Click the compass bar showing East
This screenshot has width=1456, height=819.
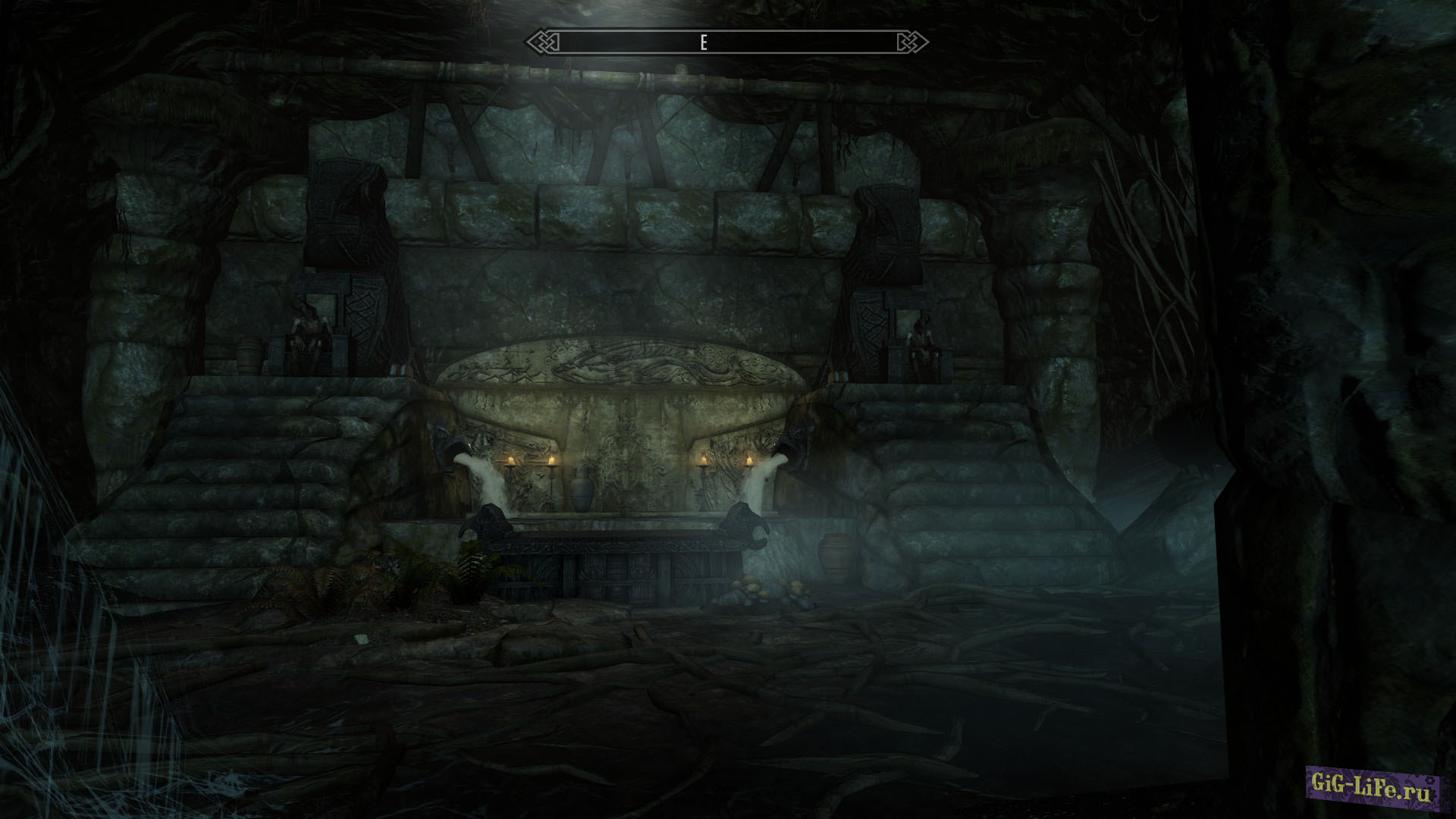tap(726, 42)
